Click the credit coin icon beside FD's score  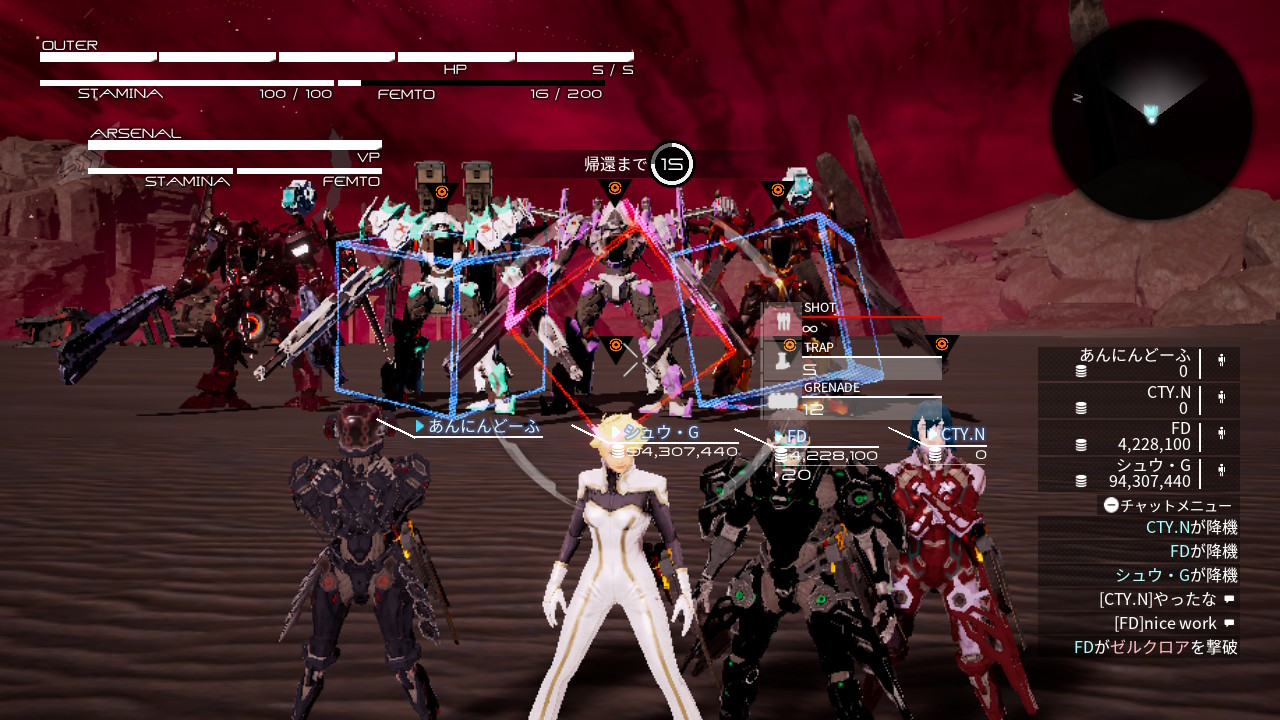pyautogui.click(x=1081, y=444)
